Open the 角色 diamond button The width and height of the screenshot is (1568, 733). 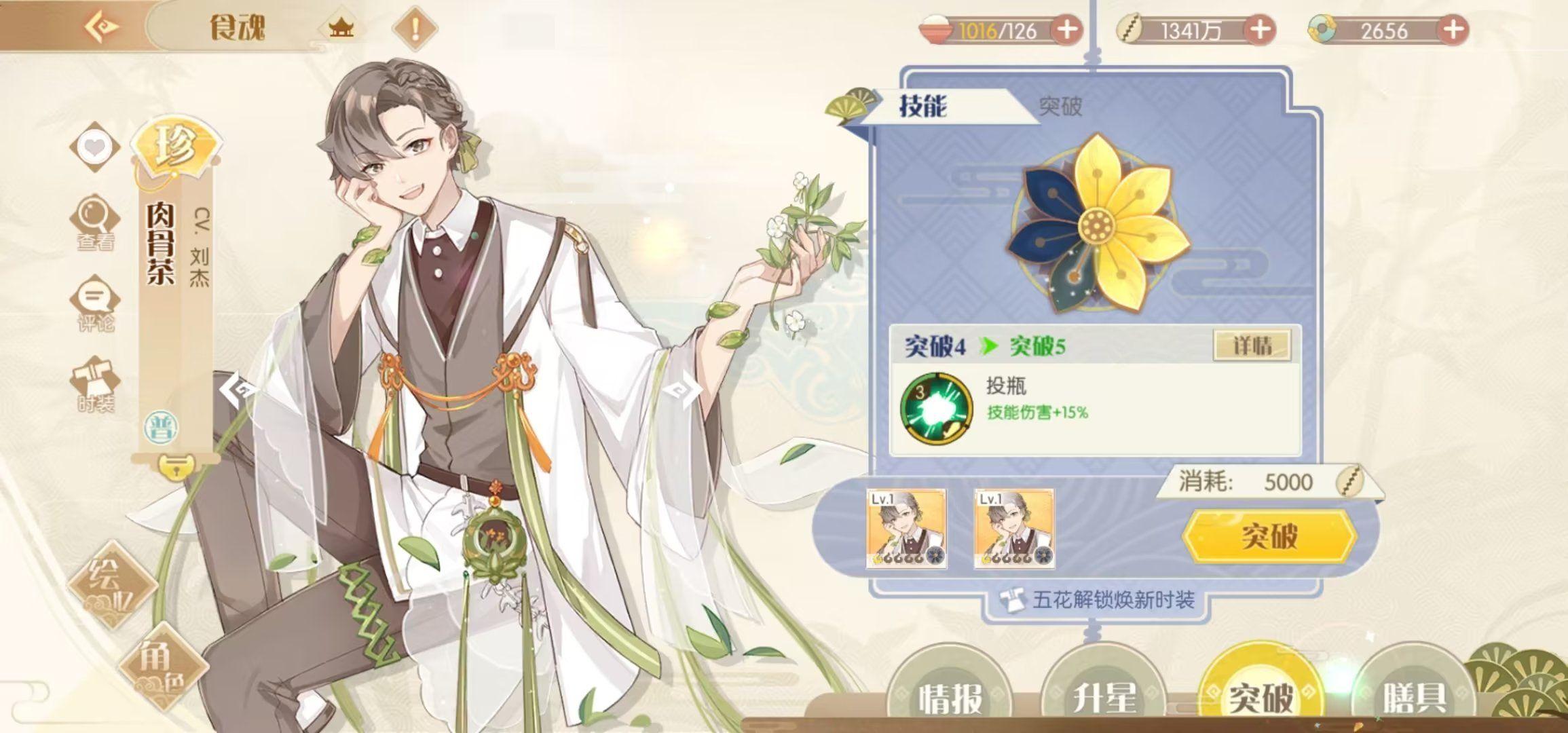coord(162,665)
